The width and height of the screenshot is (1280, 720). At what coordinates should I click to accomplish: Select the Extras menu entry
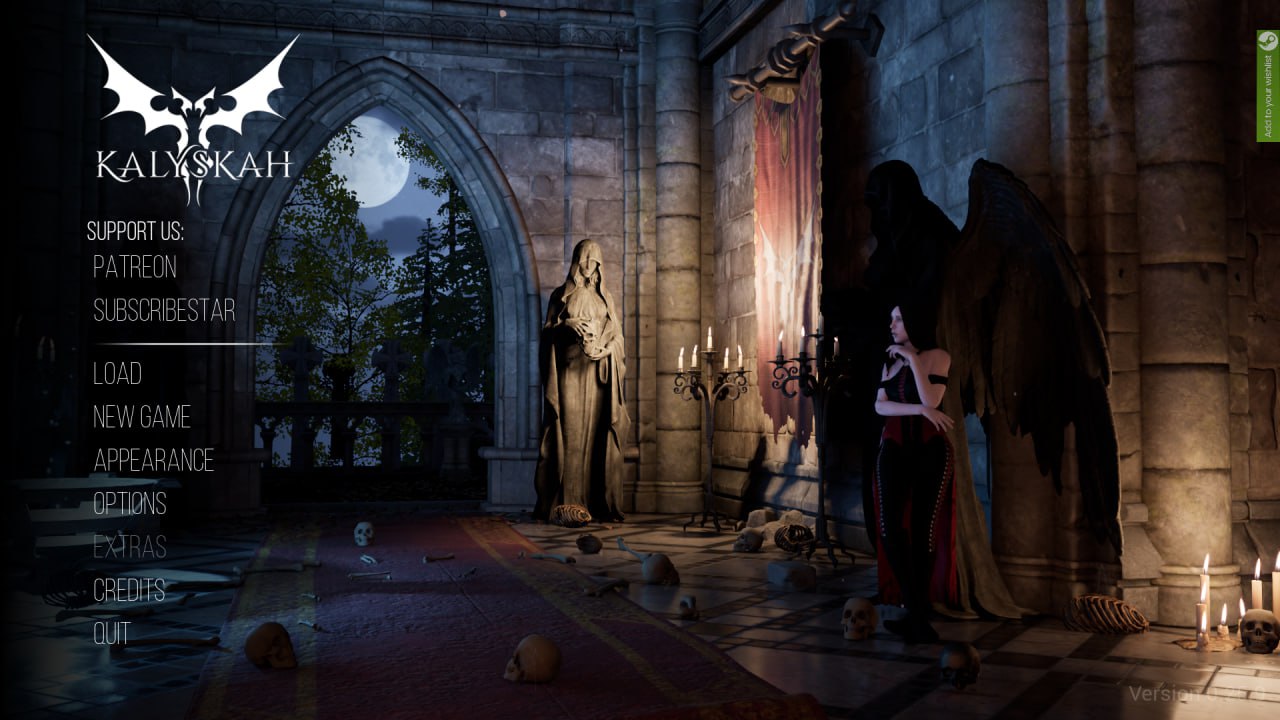(x=131, y=547)
